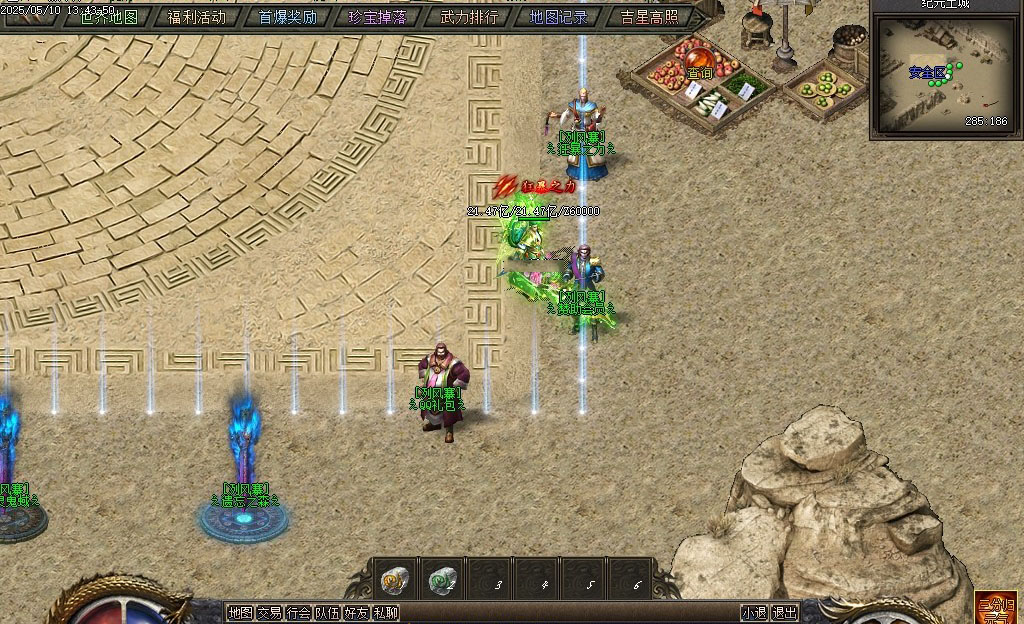This screenshot has height=624, width=1024.
Task: Click the 小退 log-out-to-character-select button
Action: click(754, 613)
